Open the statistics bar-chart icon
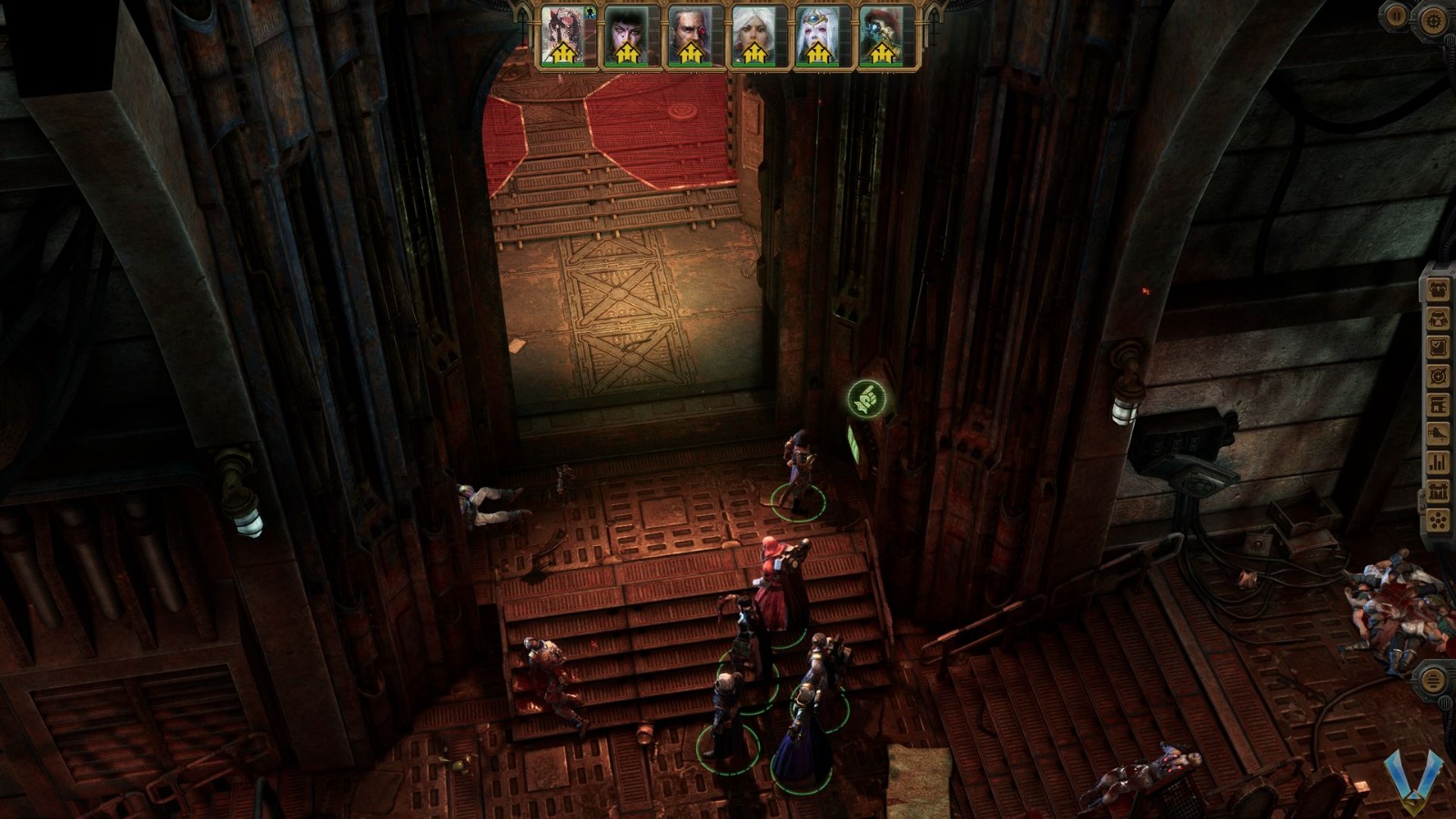The image size is (1456, 819). coord(1438,462)
